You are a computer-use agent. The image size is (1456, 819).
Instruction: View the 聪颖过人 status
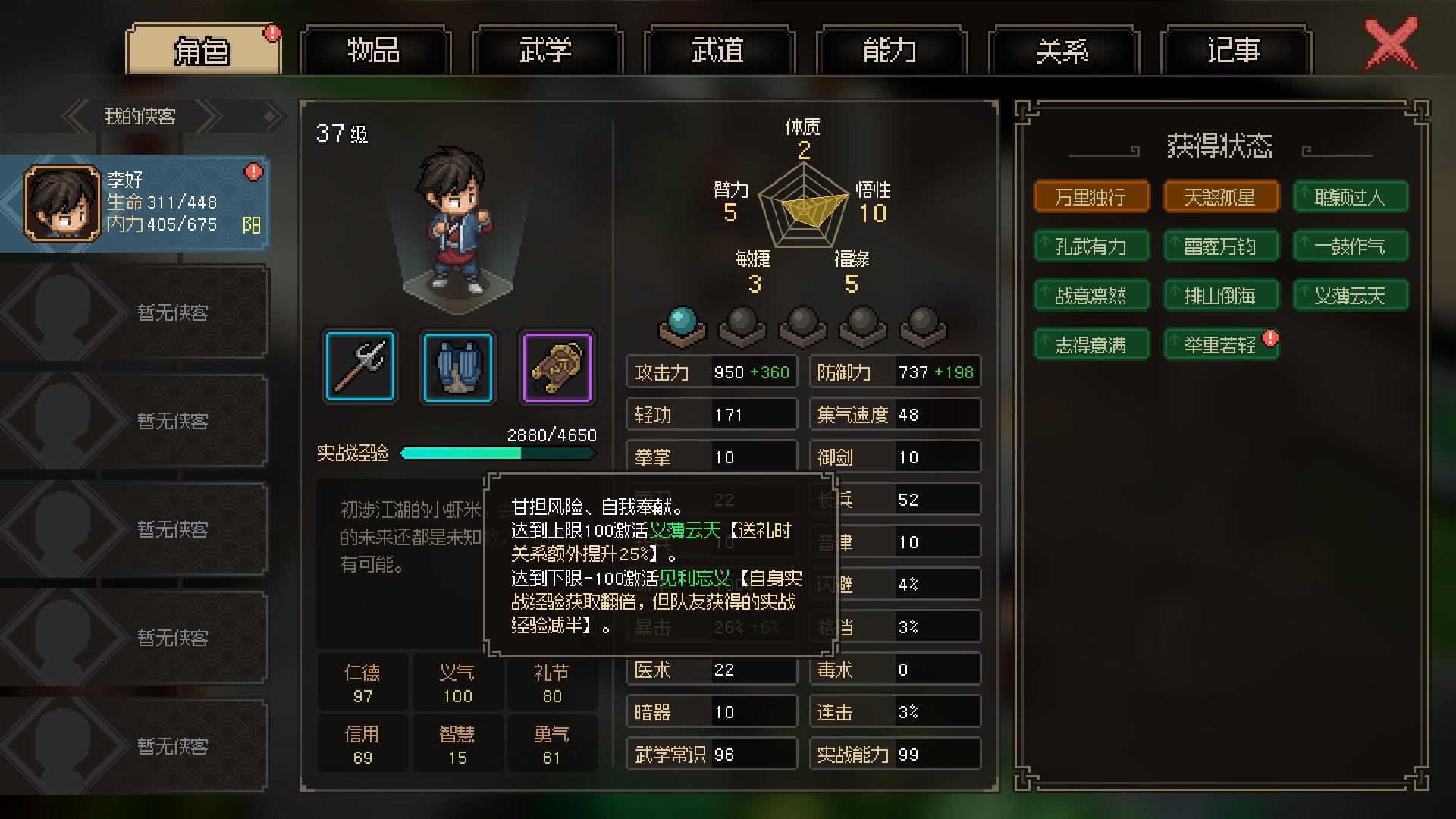1350,197
